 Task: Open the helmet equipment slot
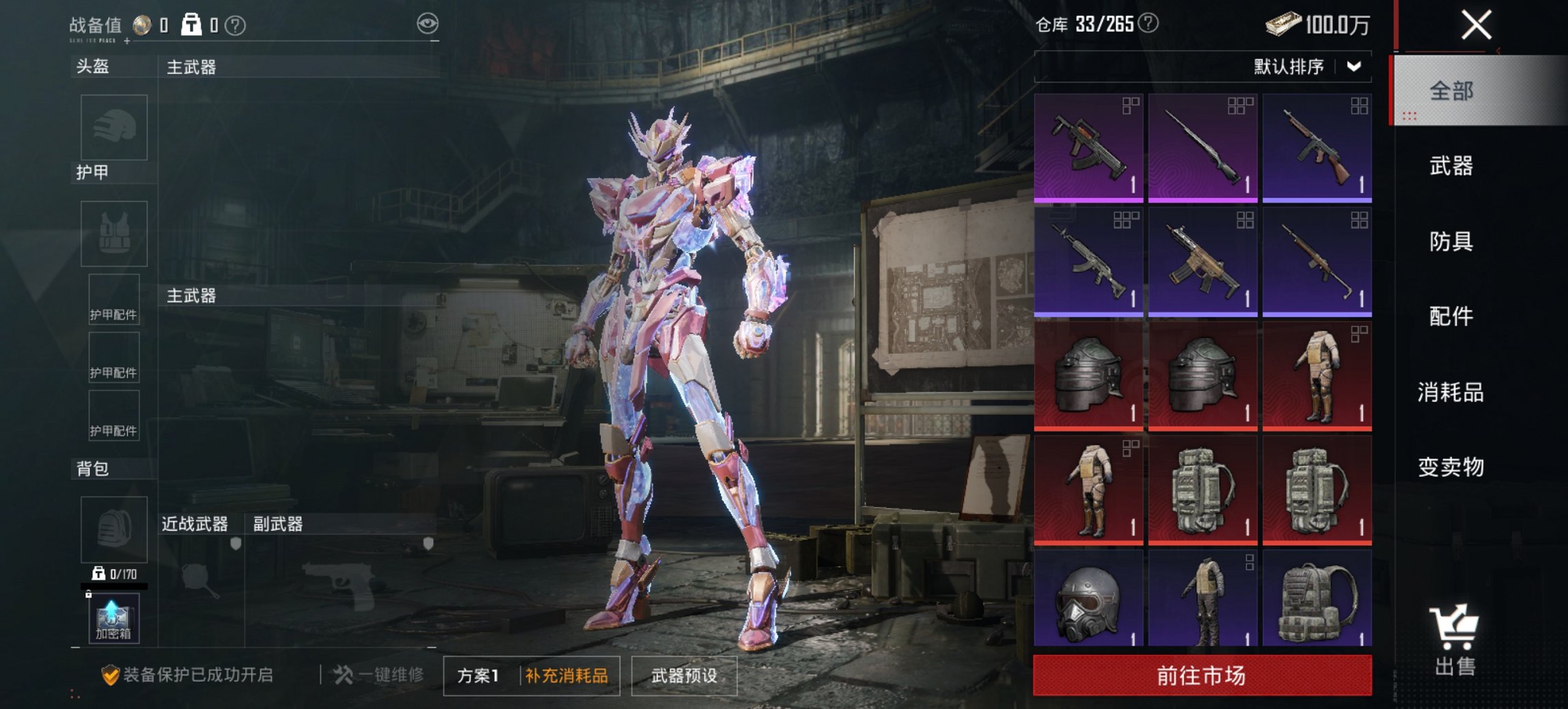coord(113,128)
